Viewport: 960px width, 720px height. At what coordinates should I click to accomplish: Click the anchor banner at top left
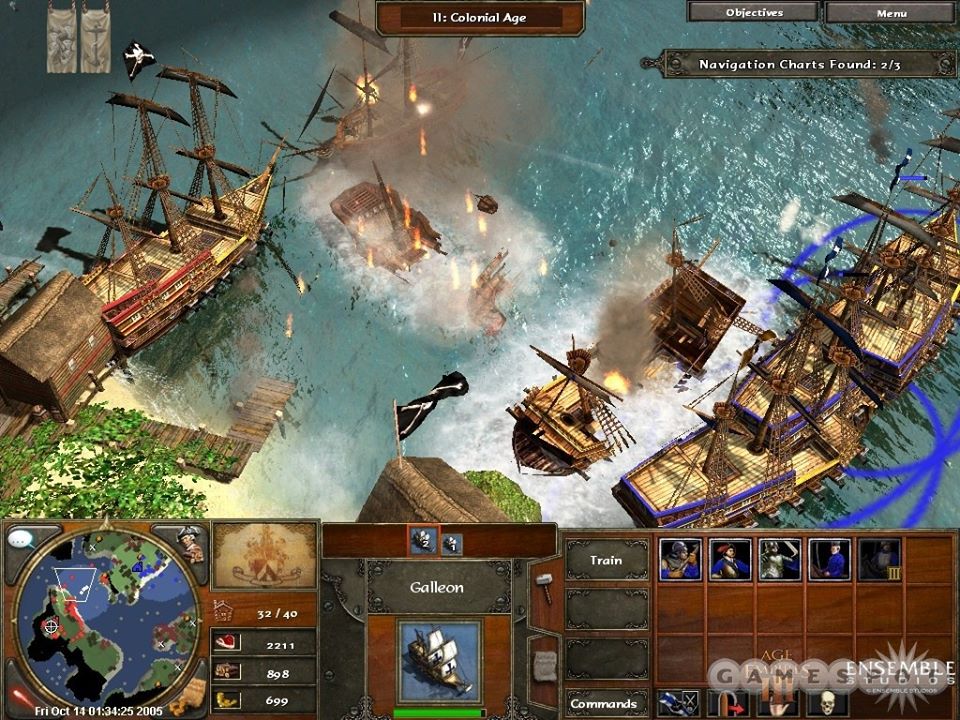pyautogui.click(x=95, y=40)
